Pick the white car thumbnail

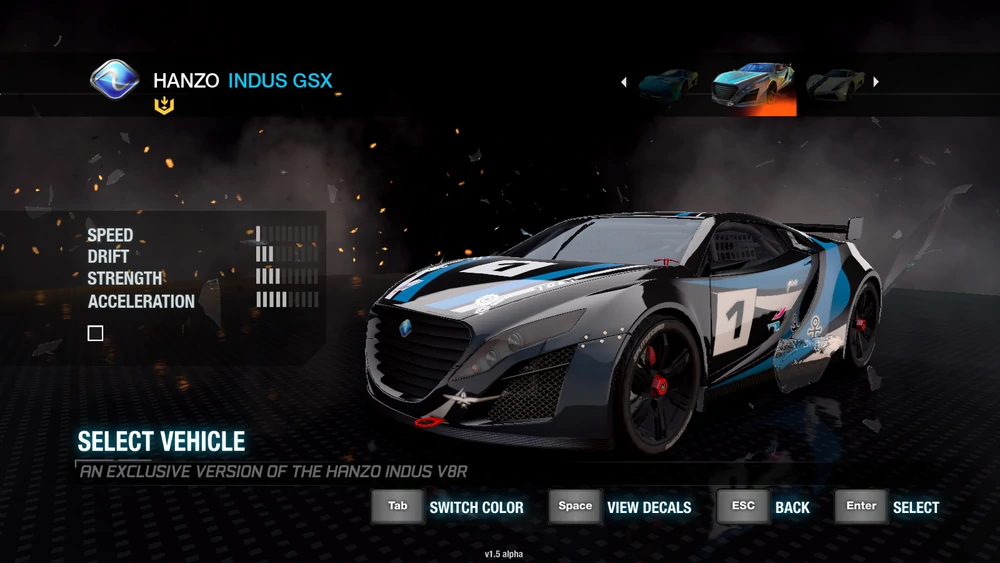click(x=836, y=84)
